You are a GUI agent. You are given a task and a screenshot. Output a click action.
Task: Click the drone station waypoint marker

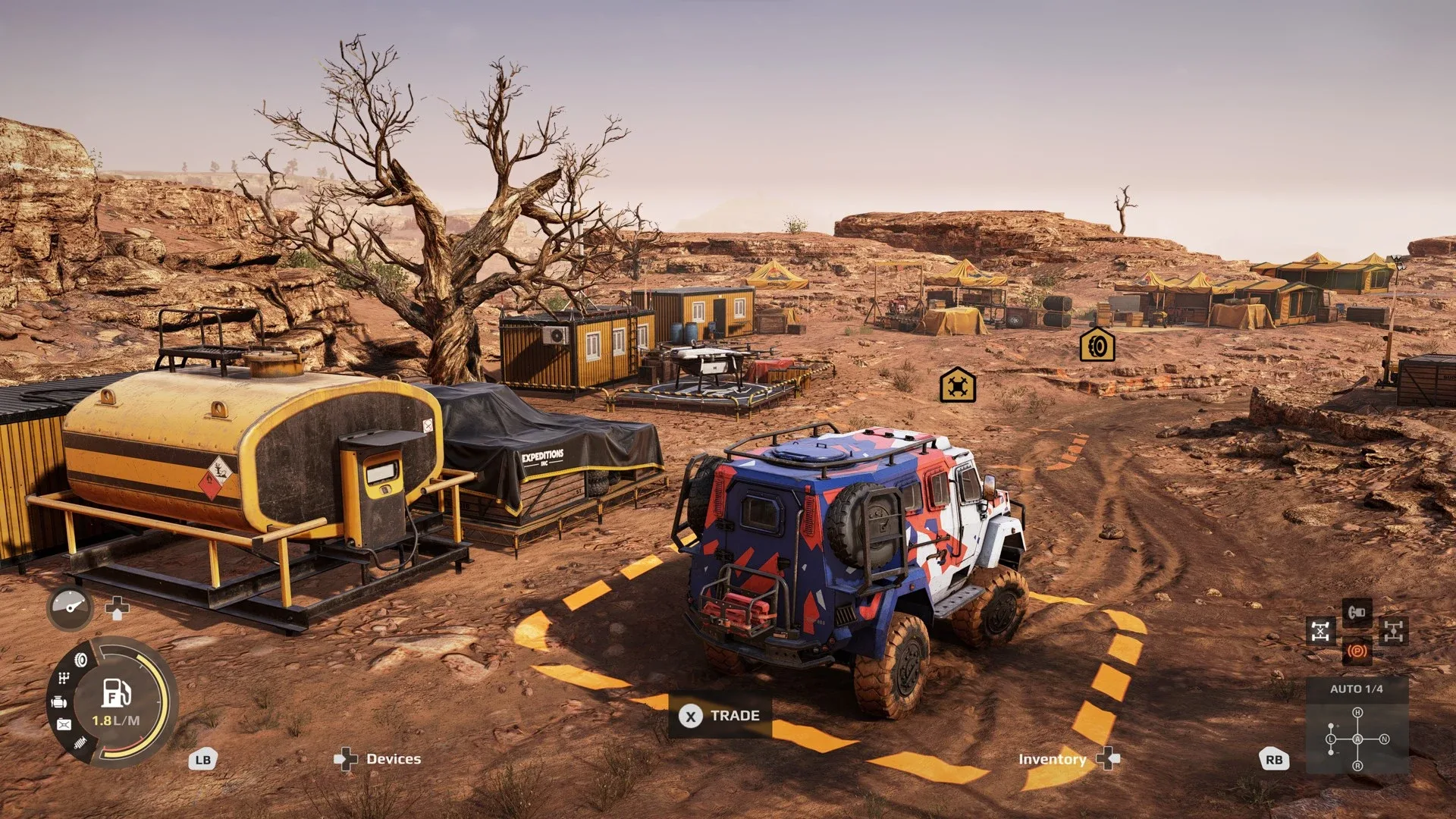[957, 385]
